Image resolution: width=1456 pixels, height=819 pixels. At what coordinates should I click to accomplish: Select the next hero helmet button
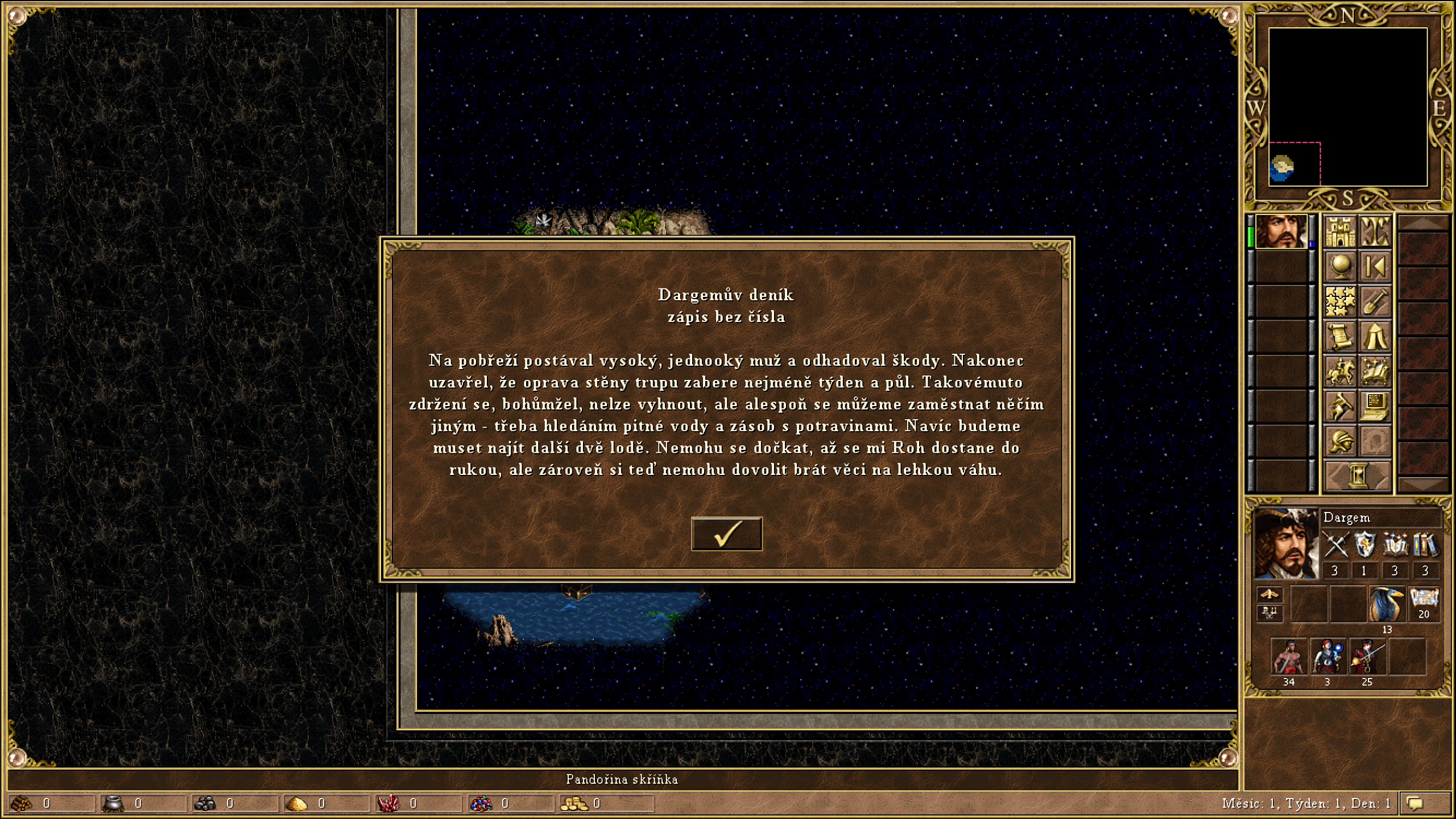(x=1340, y=441)
